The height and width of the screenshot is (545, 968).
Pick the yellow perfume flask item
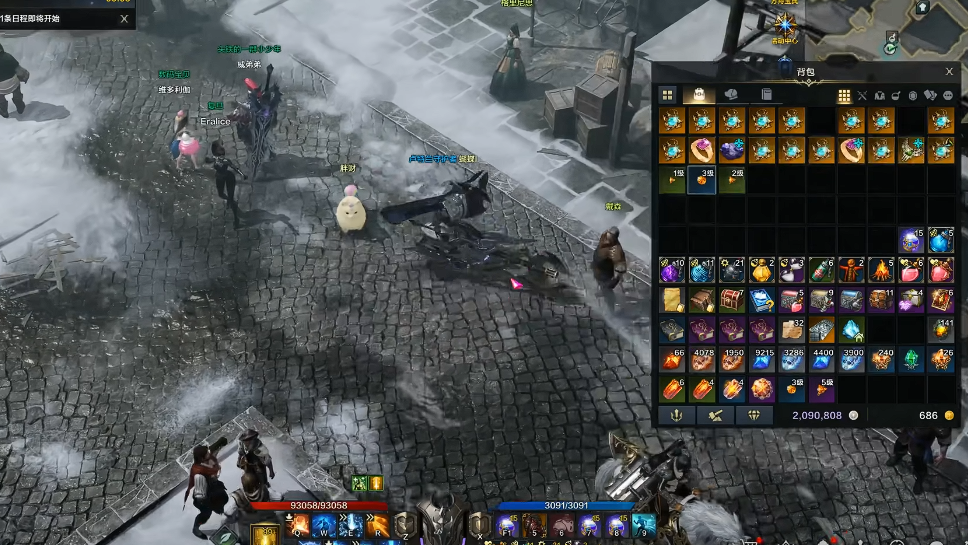(x=761, y=270)
